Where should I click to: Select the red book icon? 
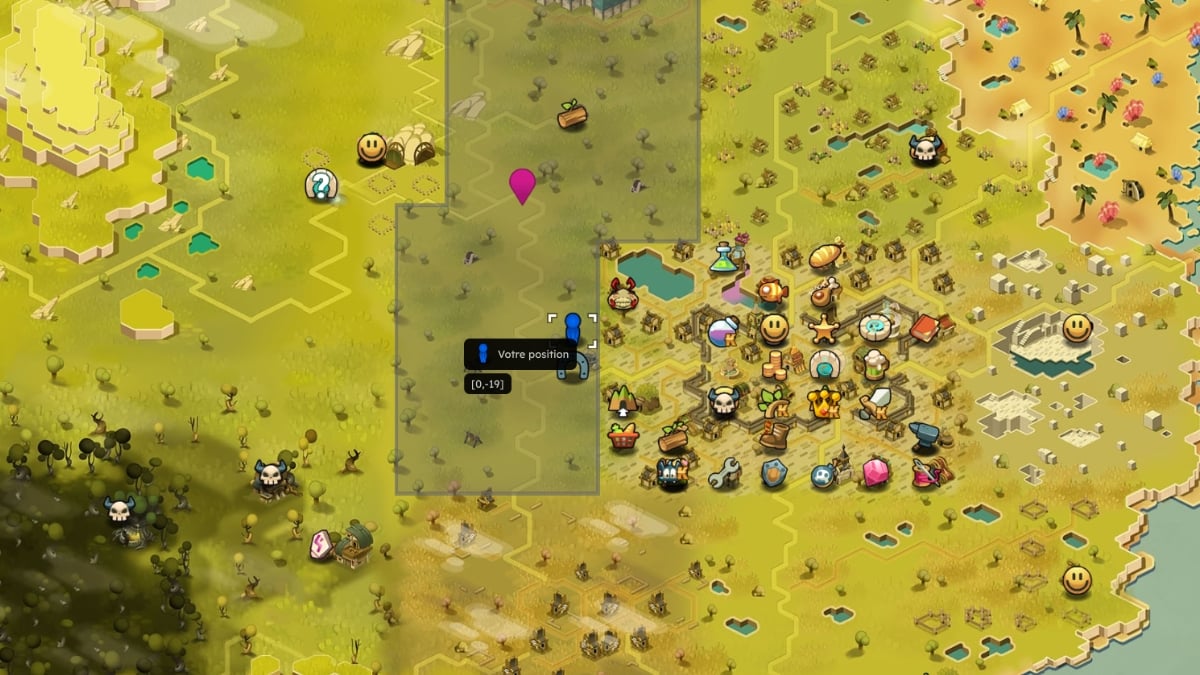tap(924, 328)
